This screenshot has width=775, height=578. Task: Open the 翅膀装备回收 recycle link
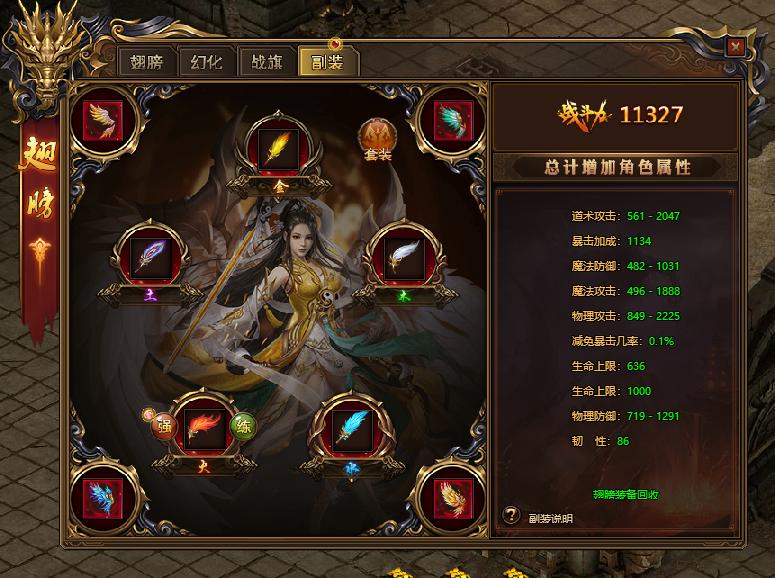611,494
